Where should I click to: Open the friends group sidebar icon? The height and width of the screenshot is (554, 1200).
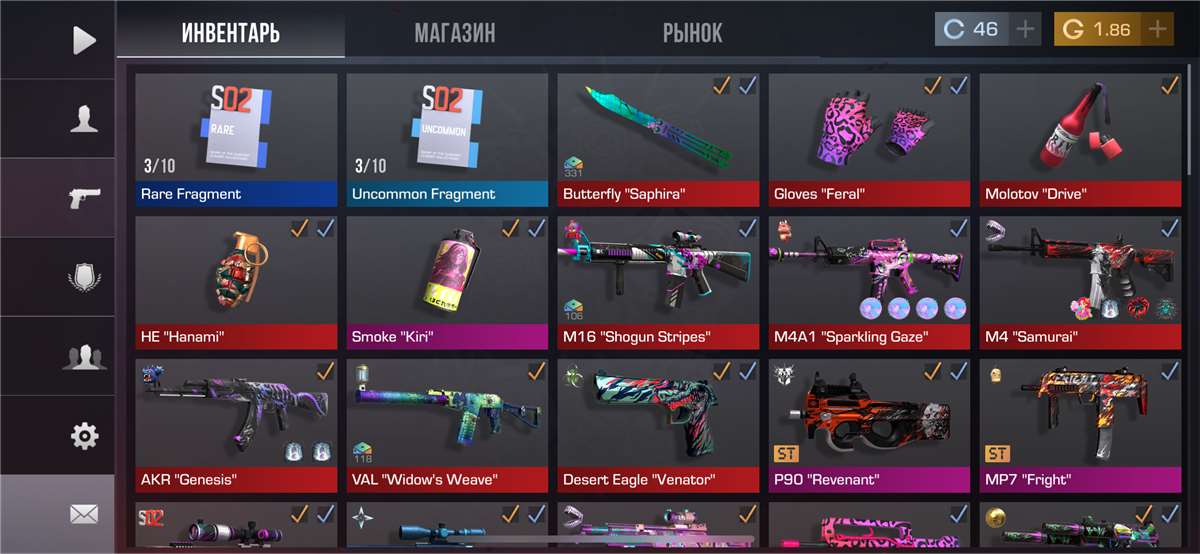click(x=84, y=356)
